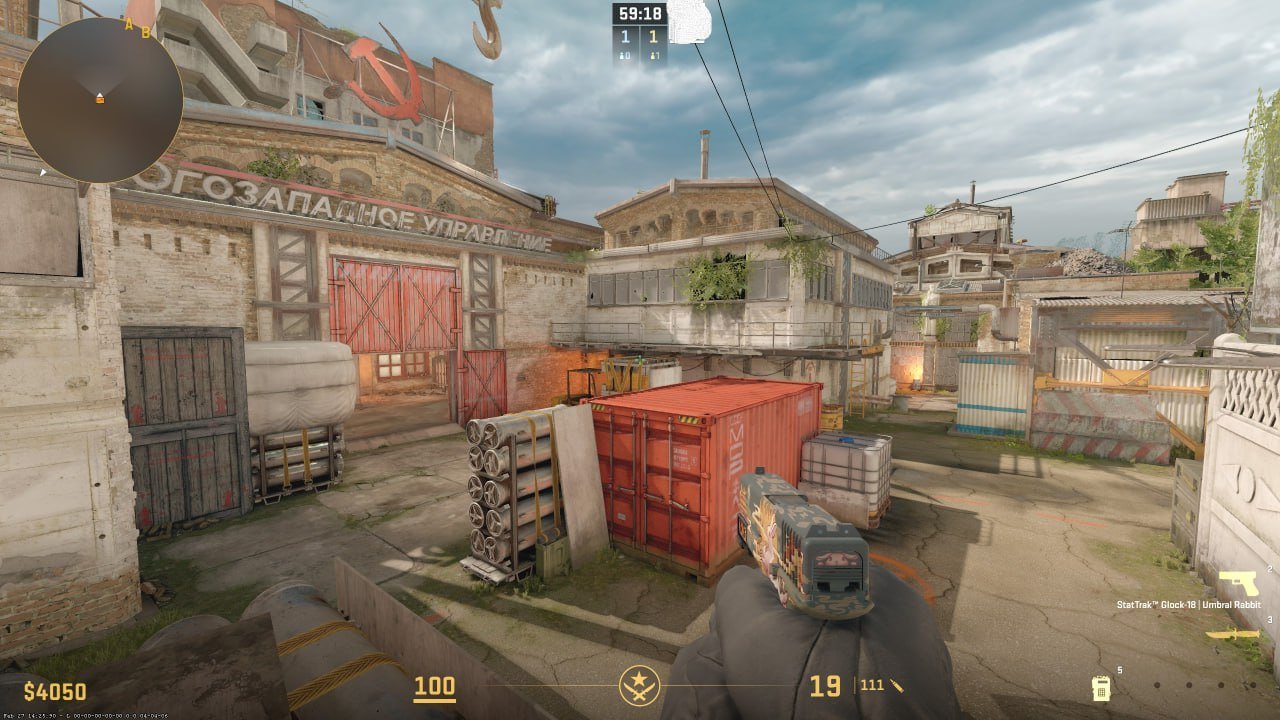Click the player marker on the radar

[99, 98]
